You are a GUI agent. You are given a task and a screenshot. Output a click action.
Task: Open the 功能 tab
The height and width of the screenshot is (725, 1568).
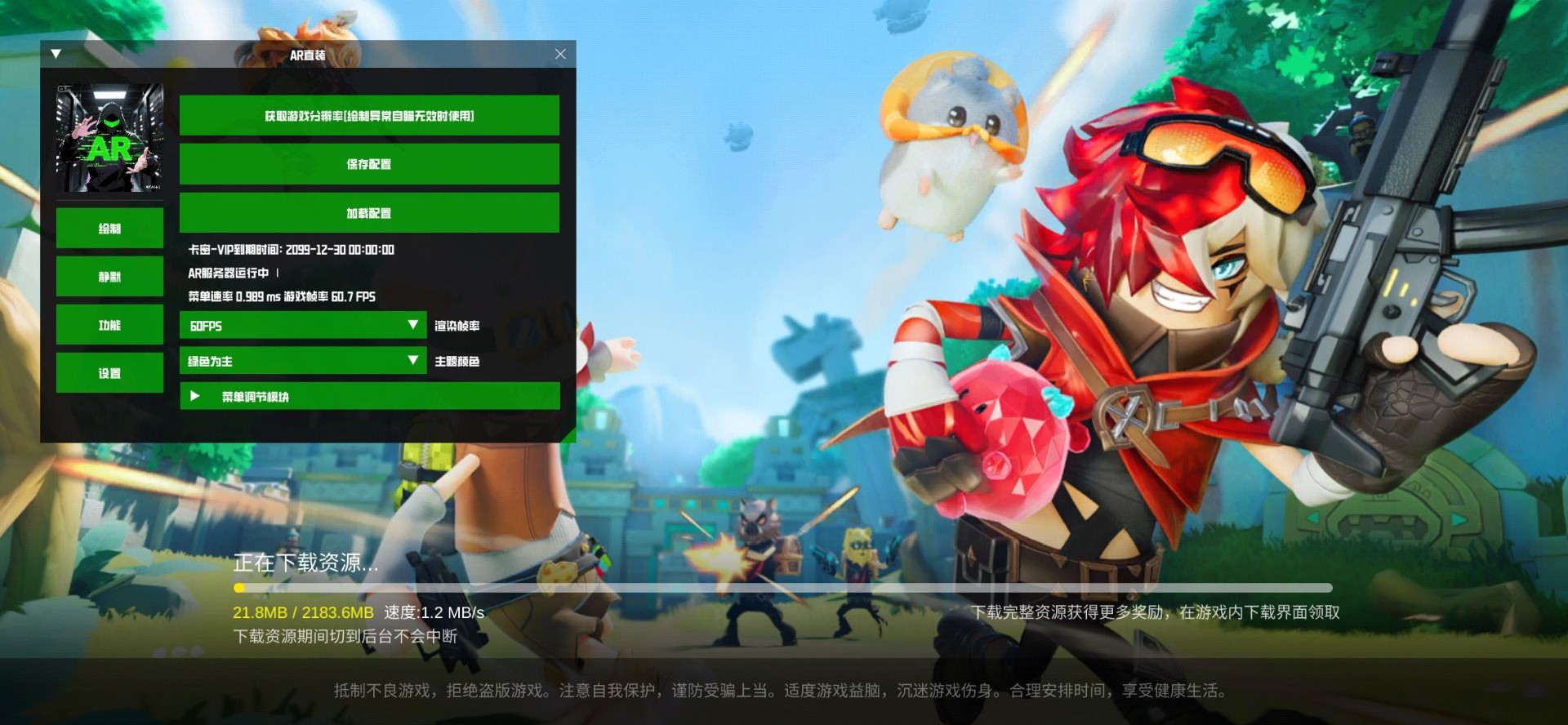pyautogui.click(x=109, y=325)
